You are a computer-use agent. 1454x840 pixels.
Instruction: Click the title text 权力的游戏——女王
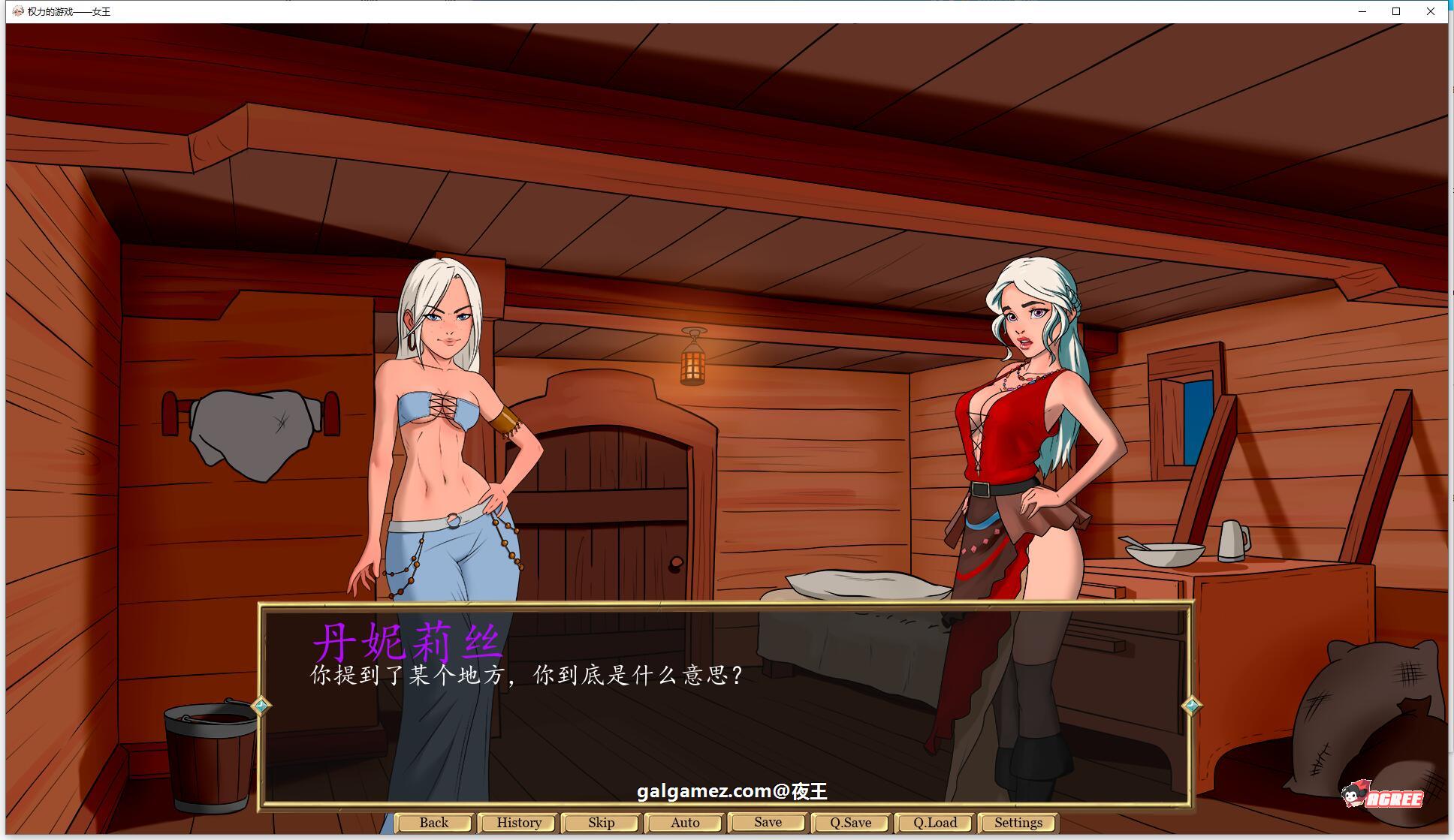[x=66, y=11]
